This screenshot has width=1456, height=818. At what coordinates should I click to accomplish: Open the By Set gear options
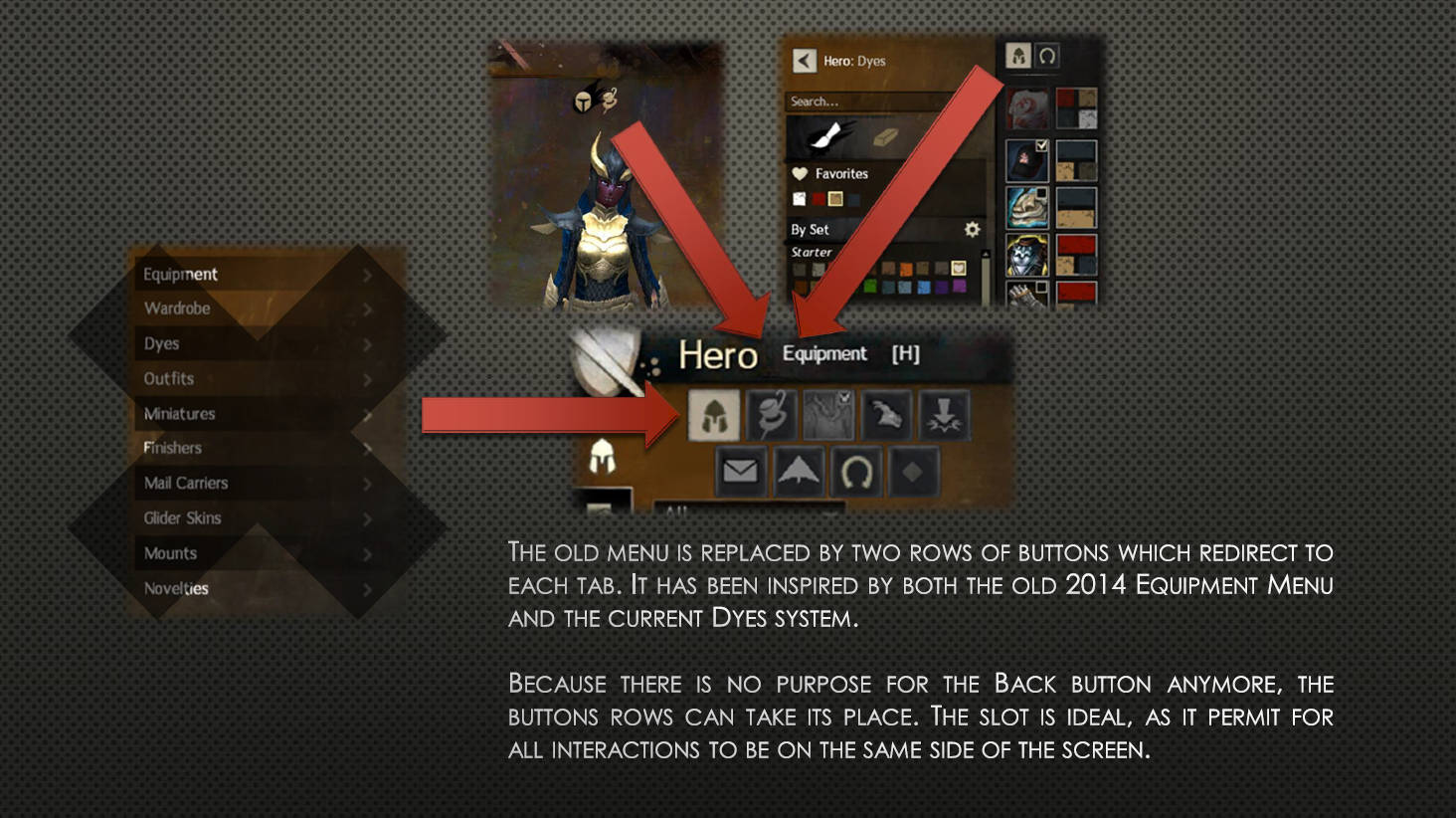tap(972, 229)
